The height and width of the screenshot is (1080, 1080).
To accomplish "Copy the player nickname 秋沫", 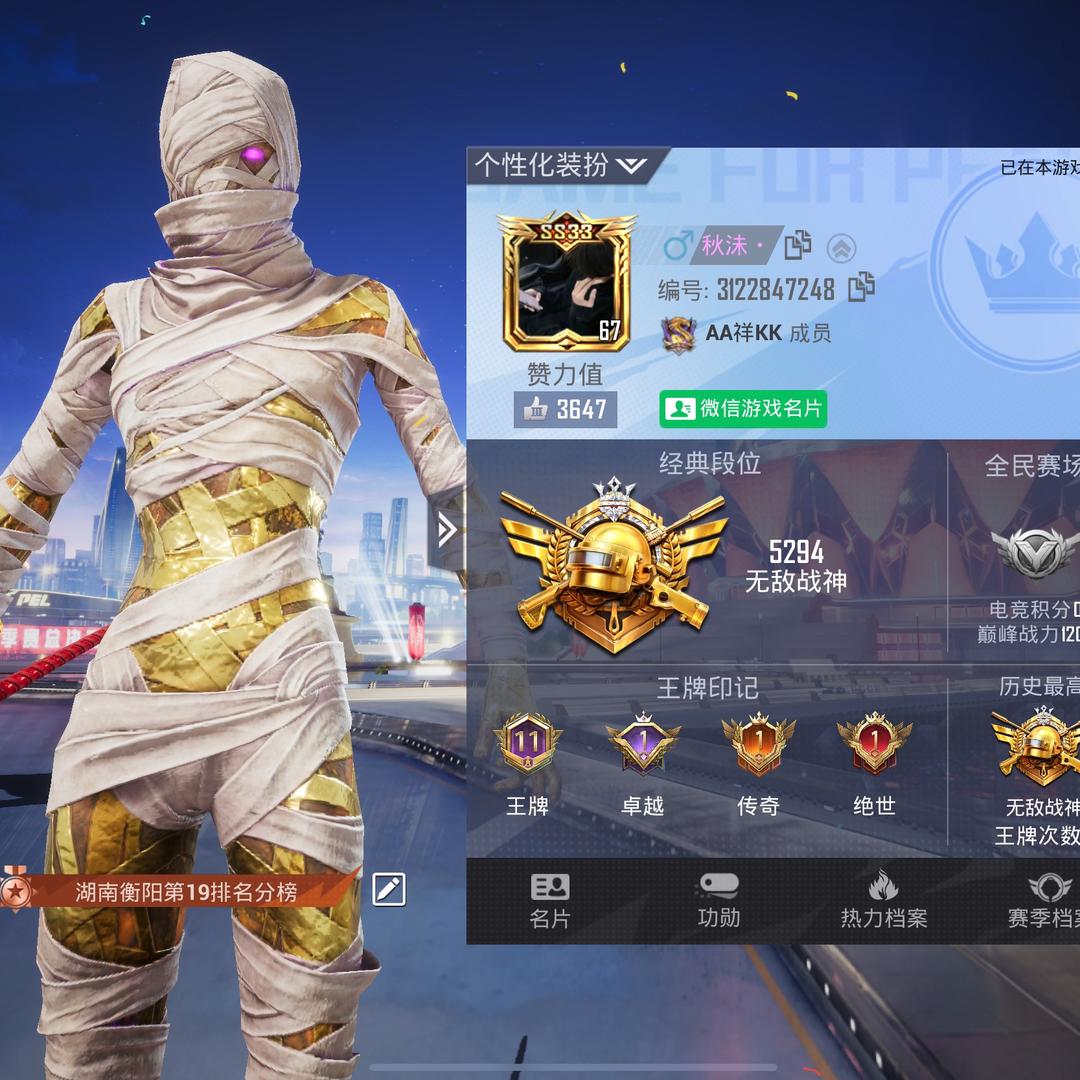I will pos(798,245).
